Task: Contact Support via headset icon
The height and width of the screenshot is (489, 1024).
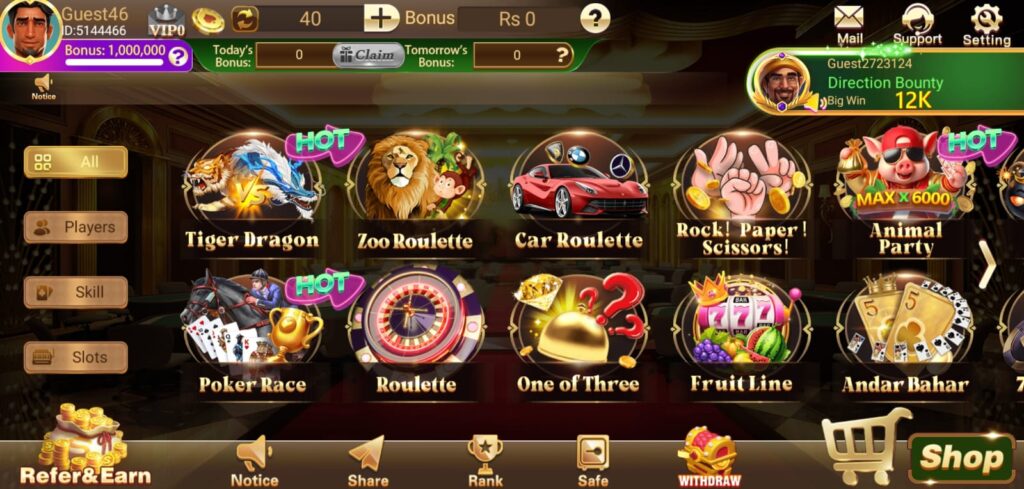Action: (917, 24)
